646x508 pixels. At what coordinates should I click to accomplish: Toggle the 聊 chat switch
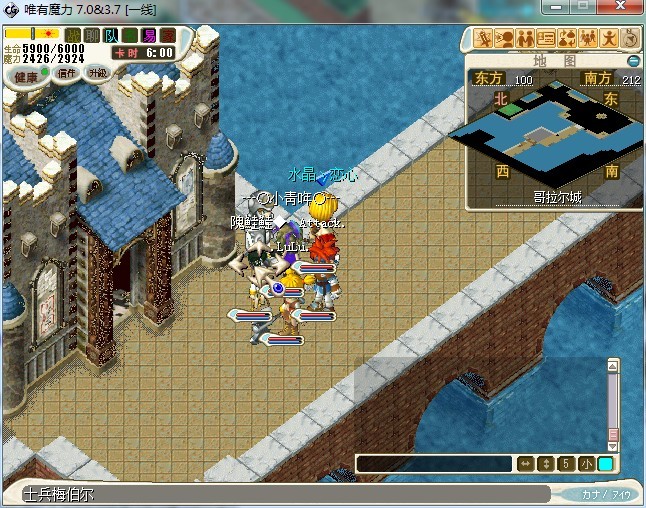(x=92, y=35)
